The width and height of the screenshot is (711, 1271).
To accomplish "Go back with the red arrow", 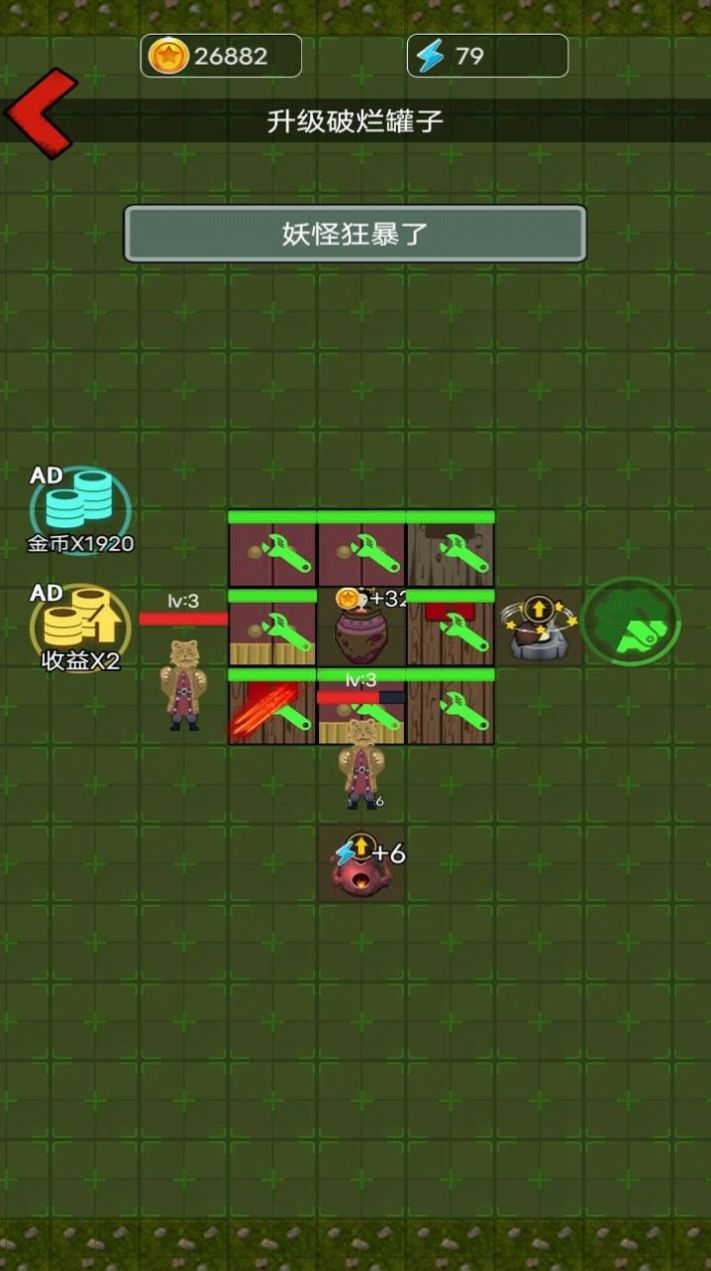I will click(x=40, y=113).
